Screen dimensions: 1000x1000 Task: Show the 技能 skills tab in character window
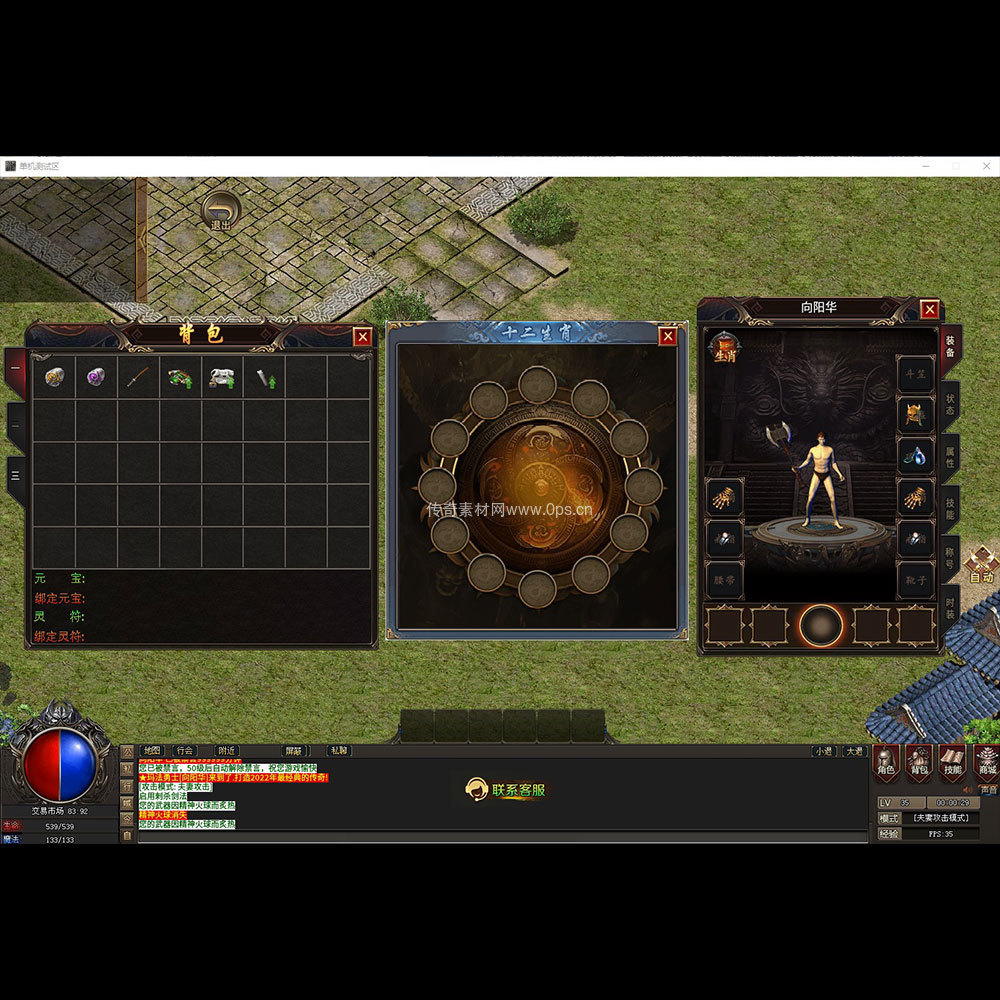click(x=950, y=510)
